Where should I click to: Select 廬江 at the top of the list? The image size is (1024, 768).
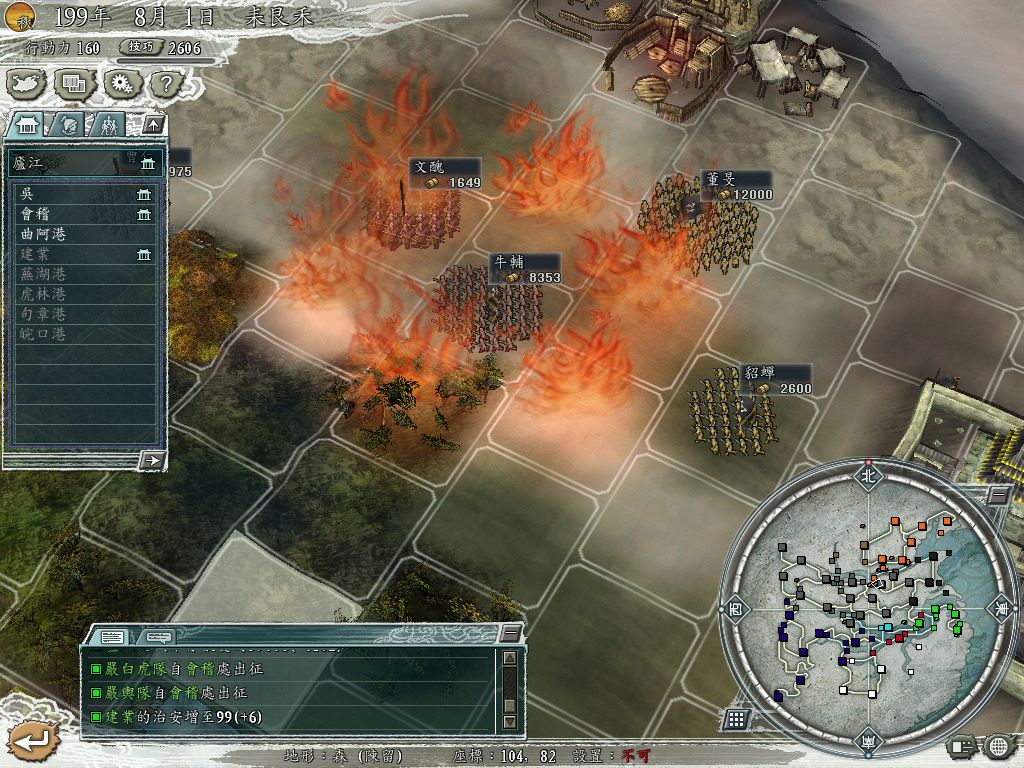pos(60,162)
